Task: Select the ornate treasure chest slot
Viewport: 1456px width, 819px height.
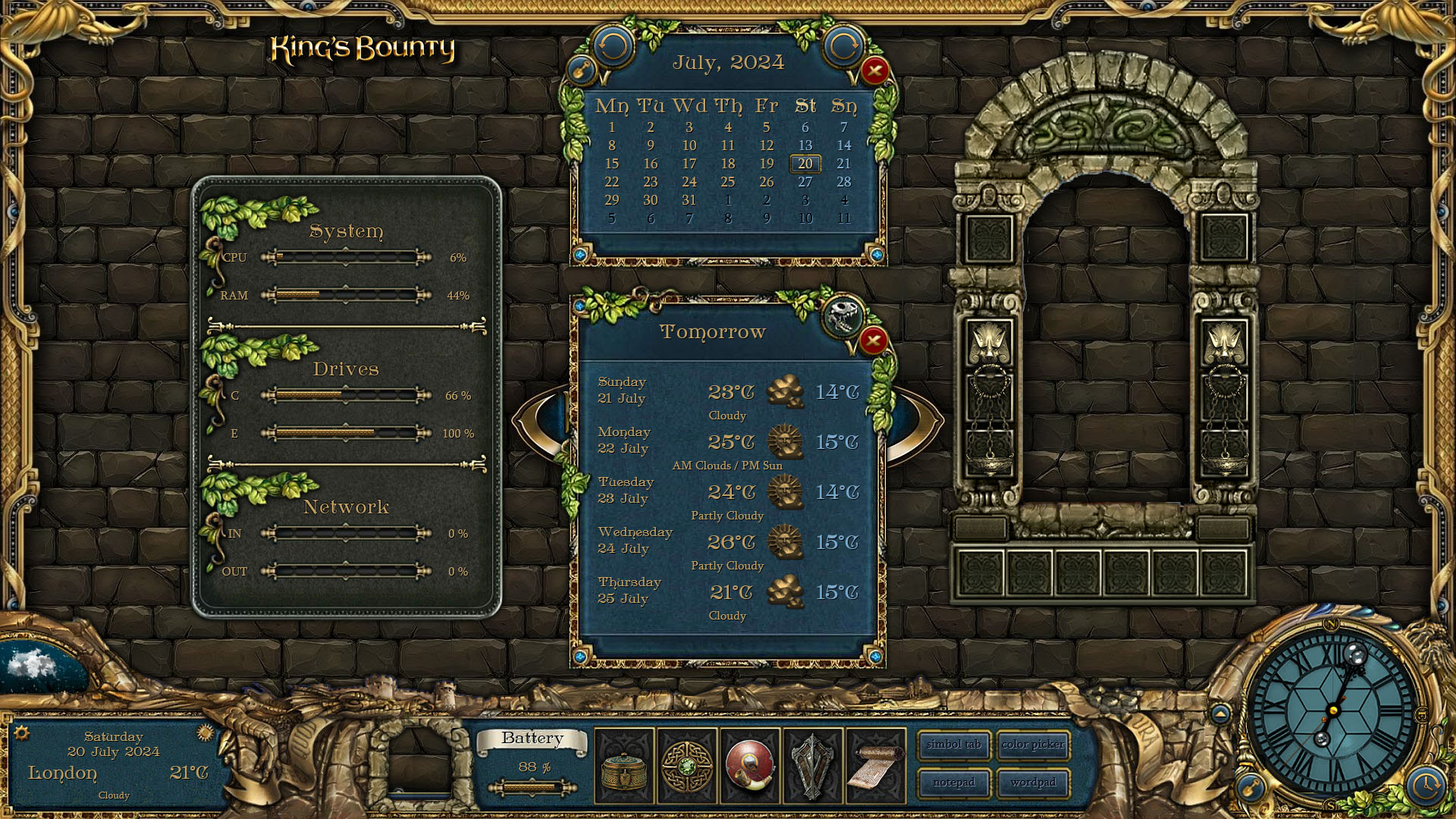Action: click(x=624, y=766)
